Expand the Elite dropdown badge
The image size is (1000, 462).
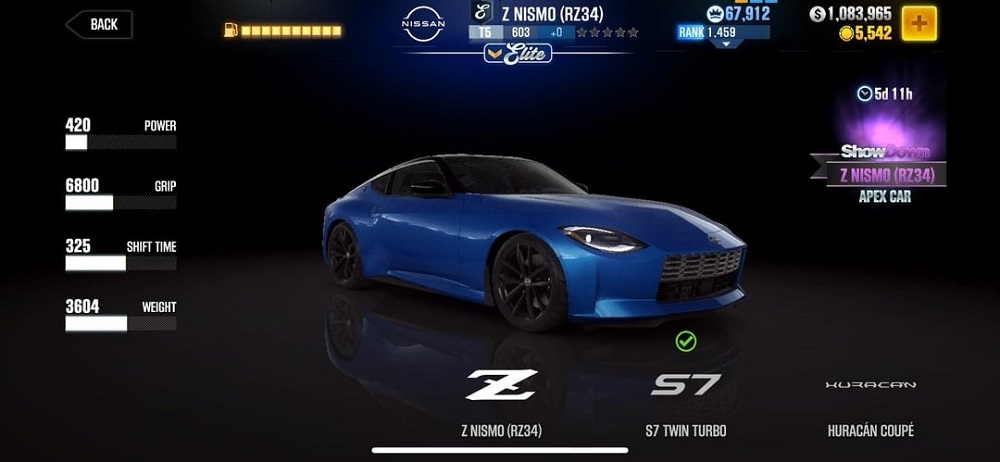pos(517,53)
